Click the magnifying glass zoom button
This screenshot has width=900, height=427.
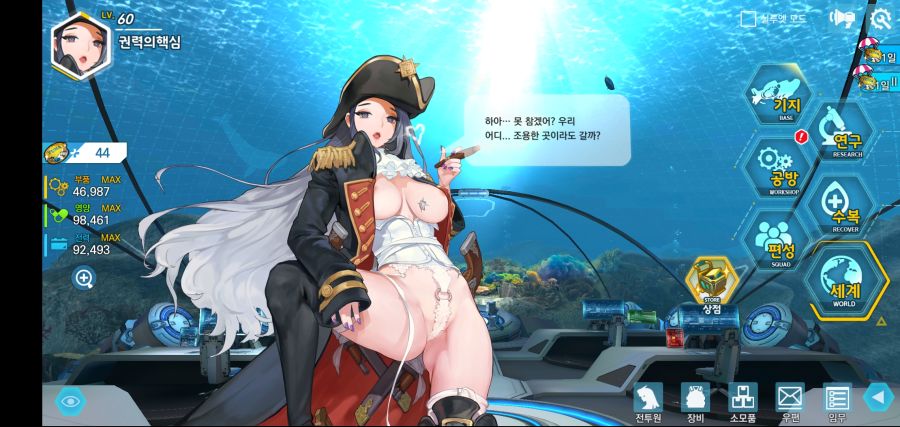click(84, 278)
